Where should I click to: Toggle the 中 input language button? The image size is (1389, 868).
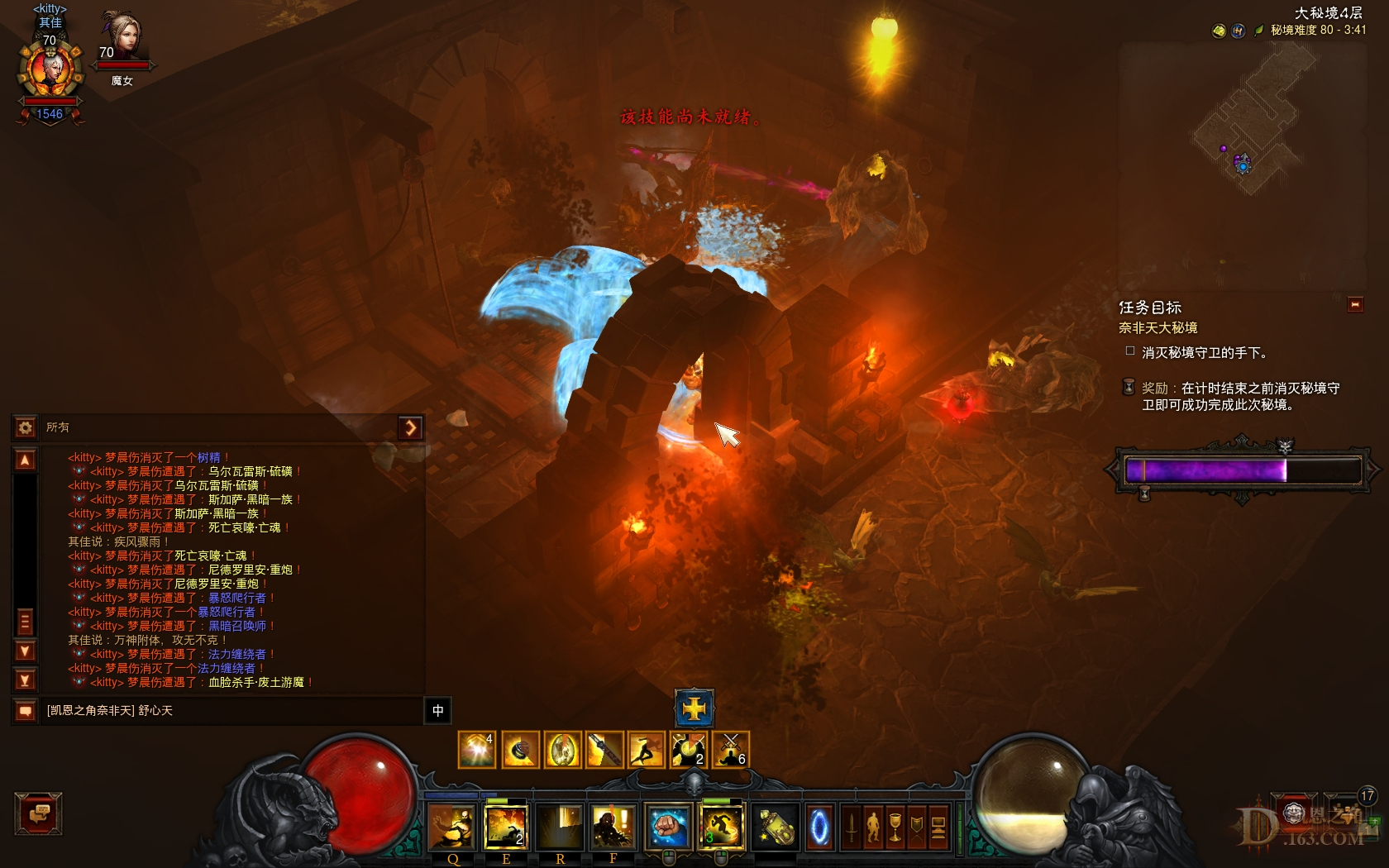coord(438,711)
